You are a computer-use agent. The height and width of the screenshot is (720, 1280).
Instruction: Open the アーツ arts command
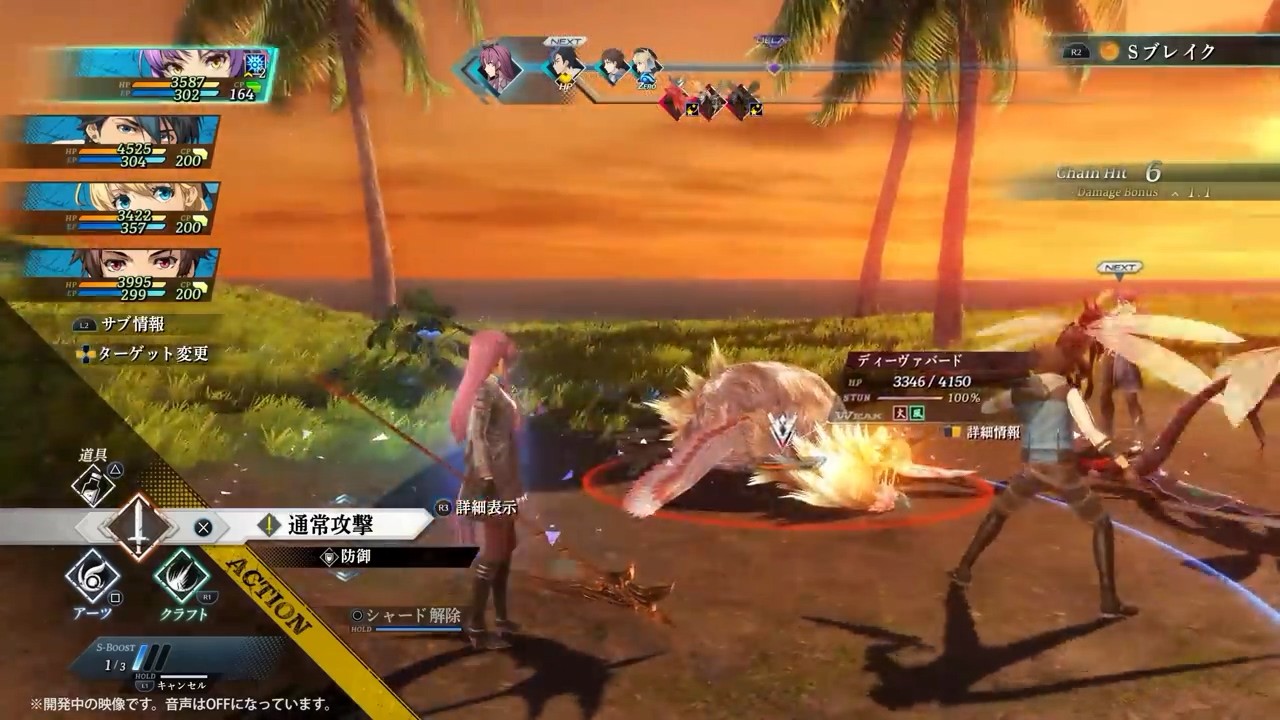93,578
